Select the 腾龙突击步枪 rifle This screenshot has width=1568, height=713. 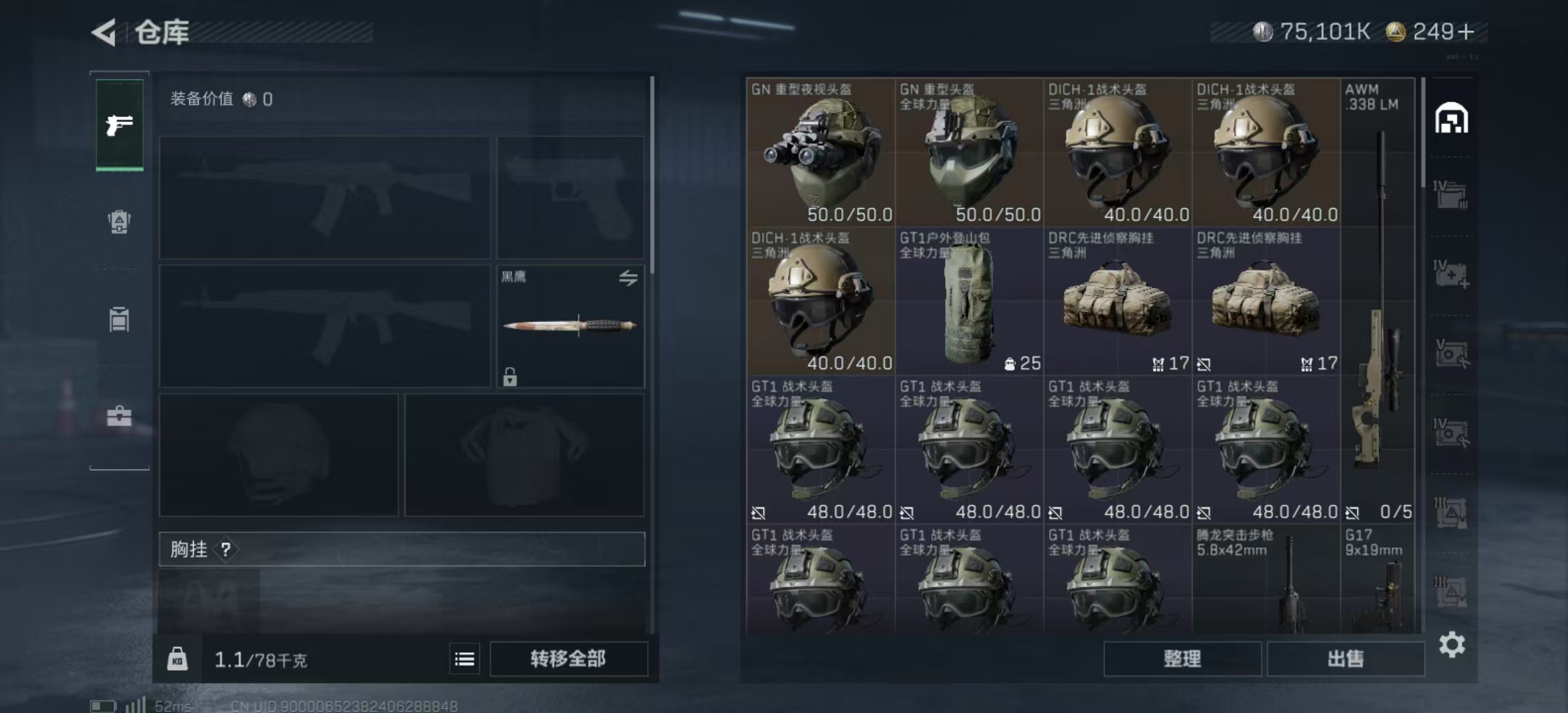click(x=1266, y=581)
